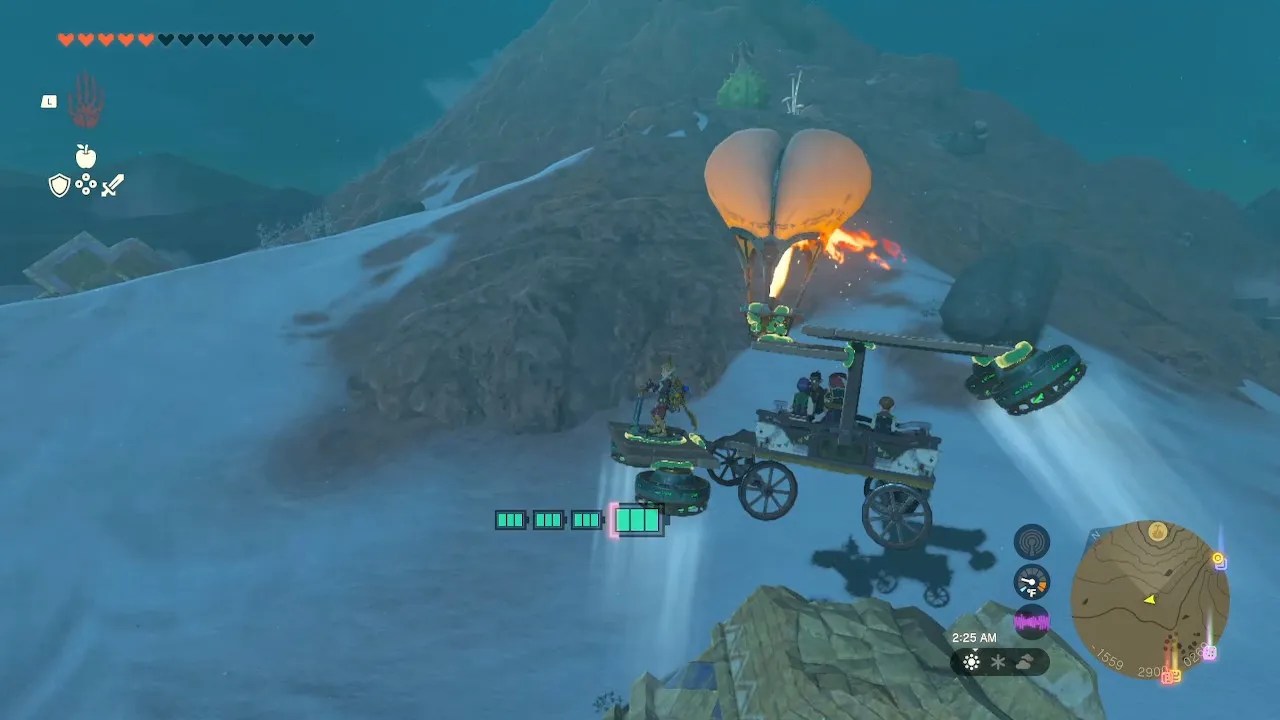Click the N compass marker on minimap
1280x720 pixels.
[1094, 535]
